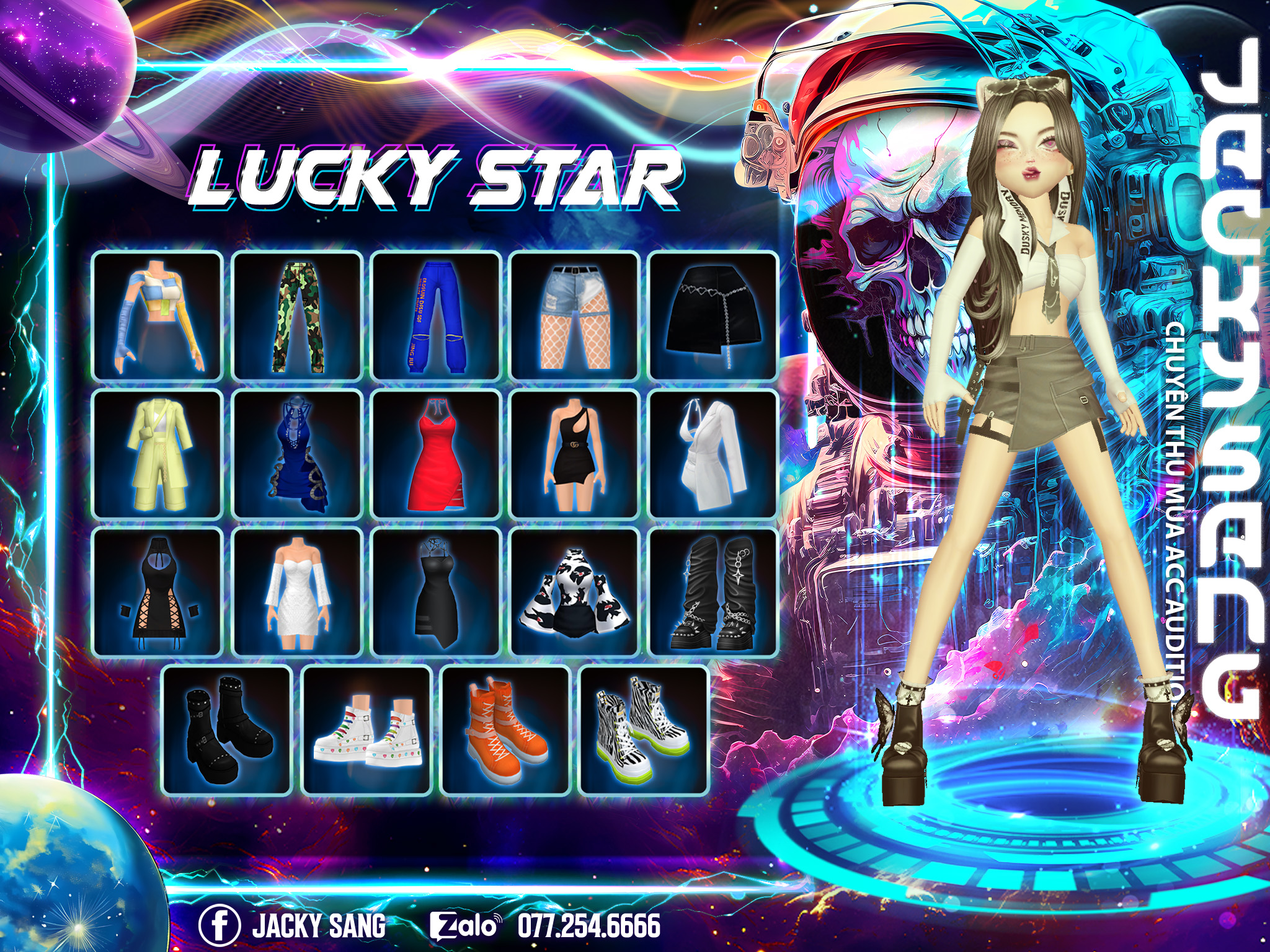Select the red halter dress tile
The height and width of the screenshot is (952, 1270).
tap(436, 454)
